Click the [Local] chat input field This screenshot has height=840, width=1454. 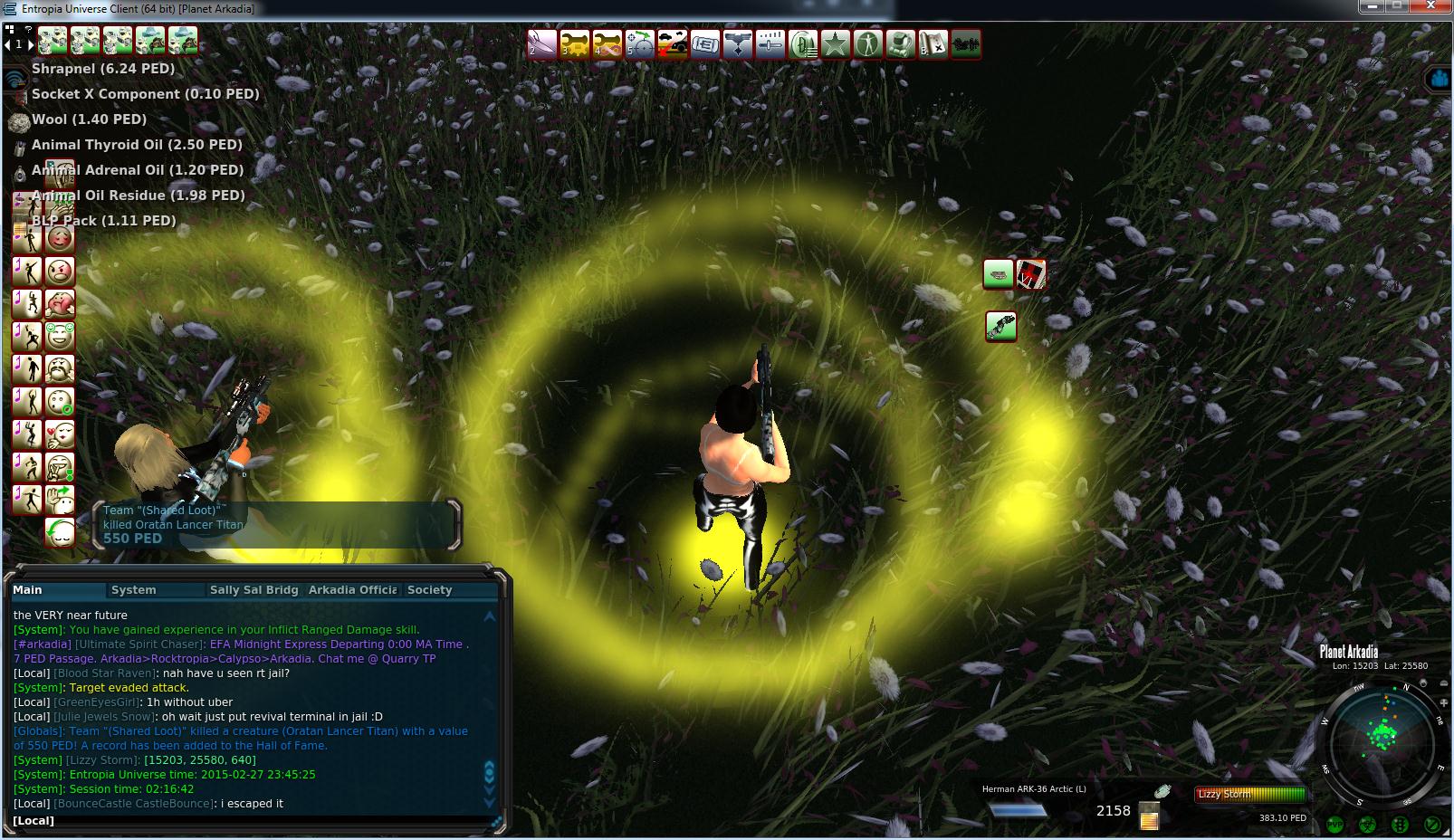(x=253, y=821)
